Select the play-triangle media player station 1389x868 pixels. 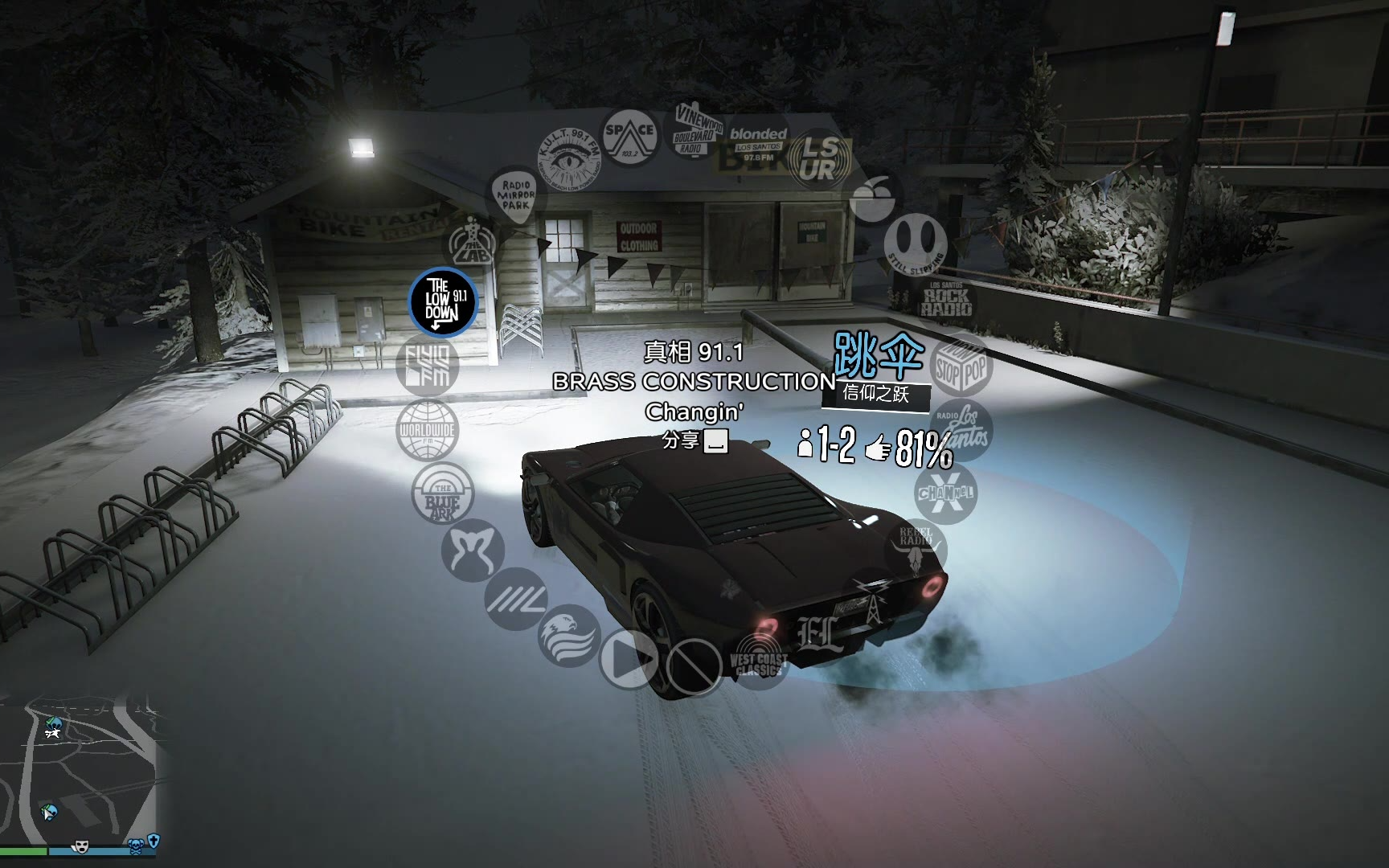(629, 660)
